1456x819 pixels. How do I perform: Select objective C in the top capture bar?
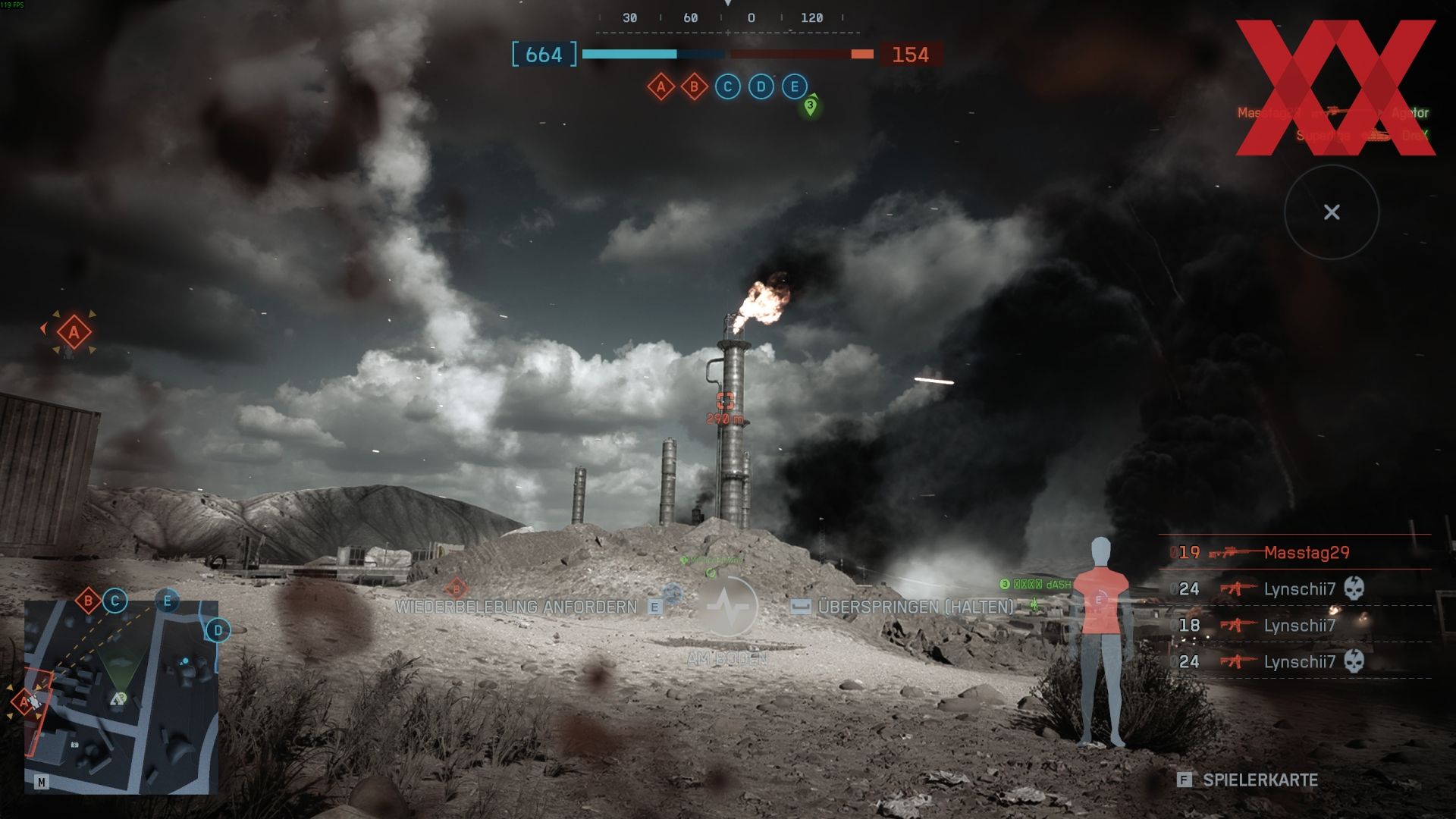pos(727,87)
